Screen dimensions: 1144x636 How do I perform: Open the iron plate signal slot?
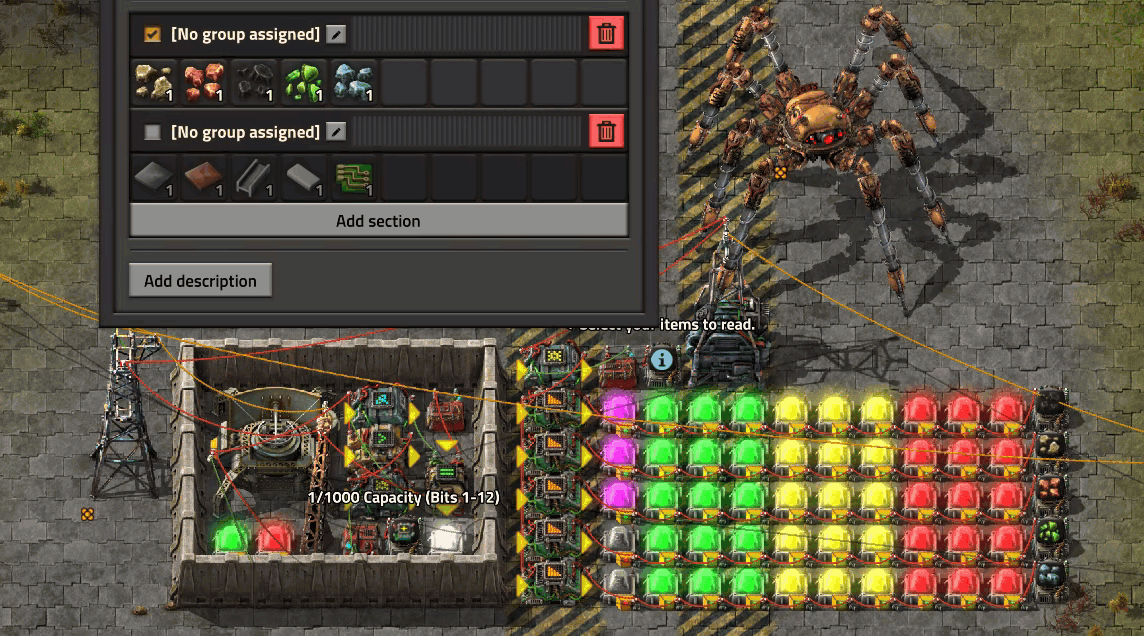tap(155, 178)
